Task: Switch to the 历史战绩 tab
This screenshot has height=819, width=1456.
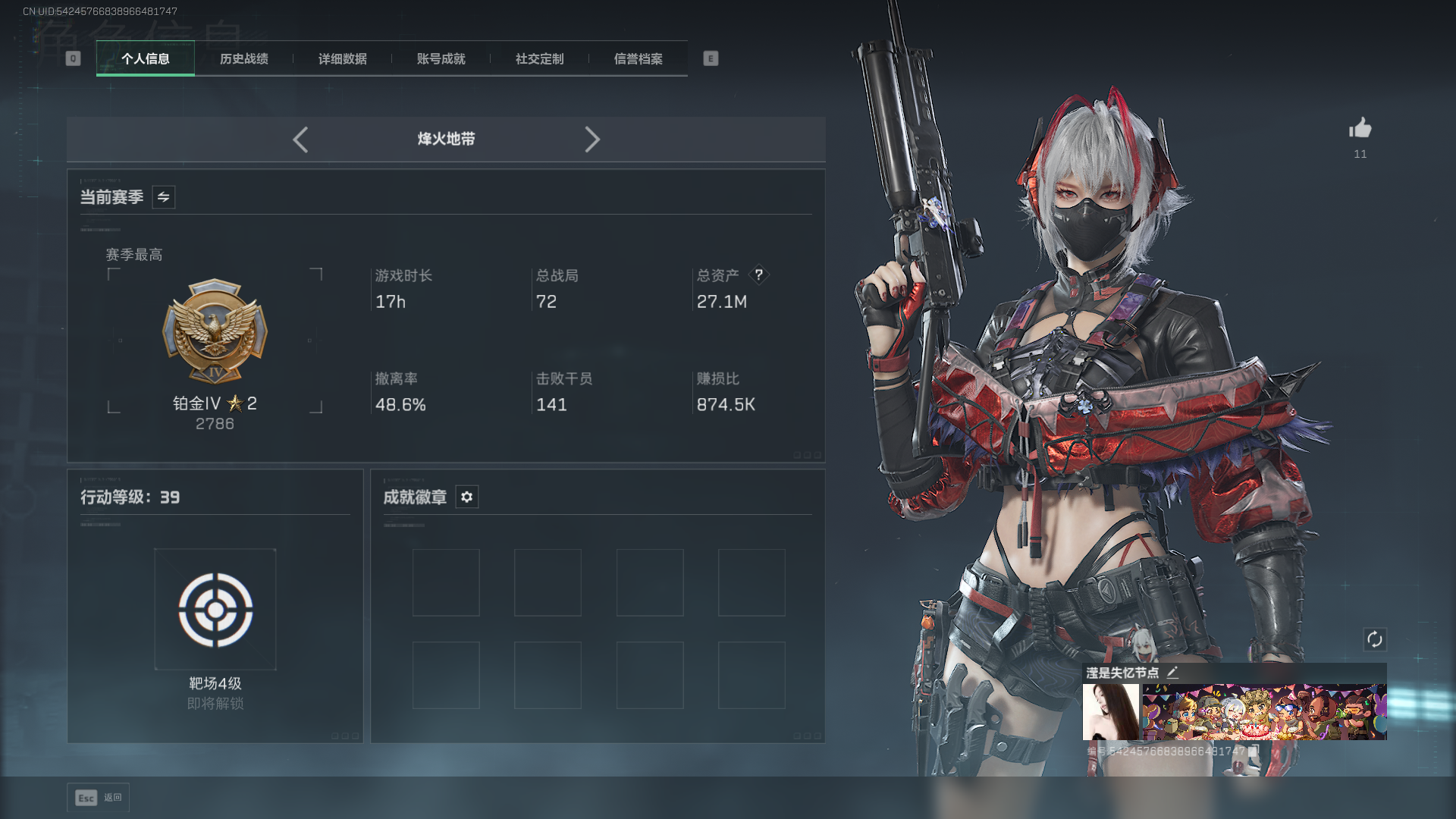Action: (x=243, y=58)
